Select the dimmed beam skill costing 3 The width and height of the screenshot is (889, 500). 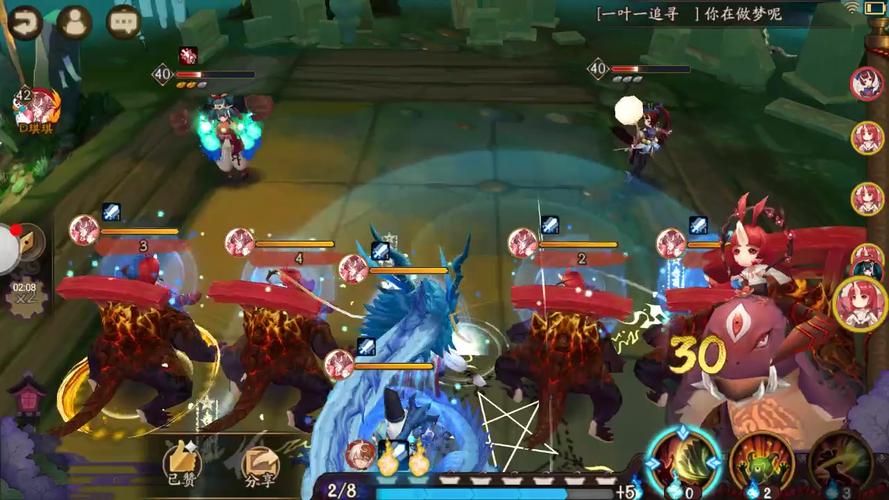pyautogui.click(x=842, y=460)
